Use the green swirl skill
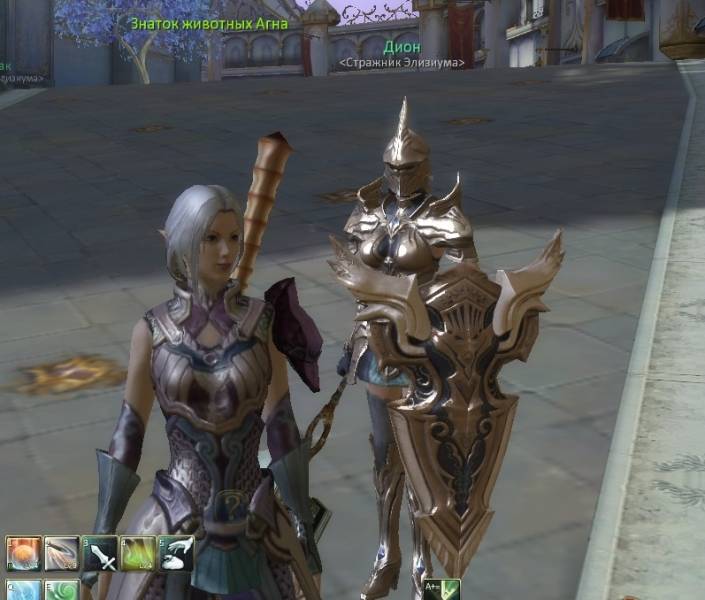 61,590
